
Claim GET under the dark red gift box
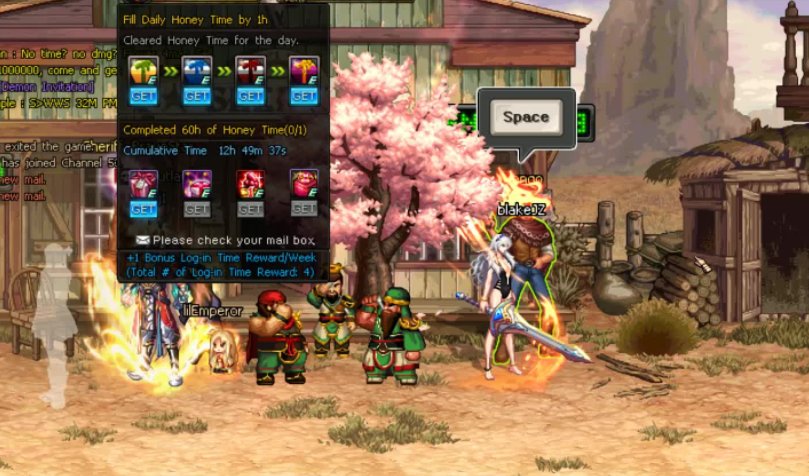click(250, 97)
